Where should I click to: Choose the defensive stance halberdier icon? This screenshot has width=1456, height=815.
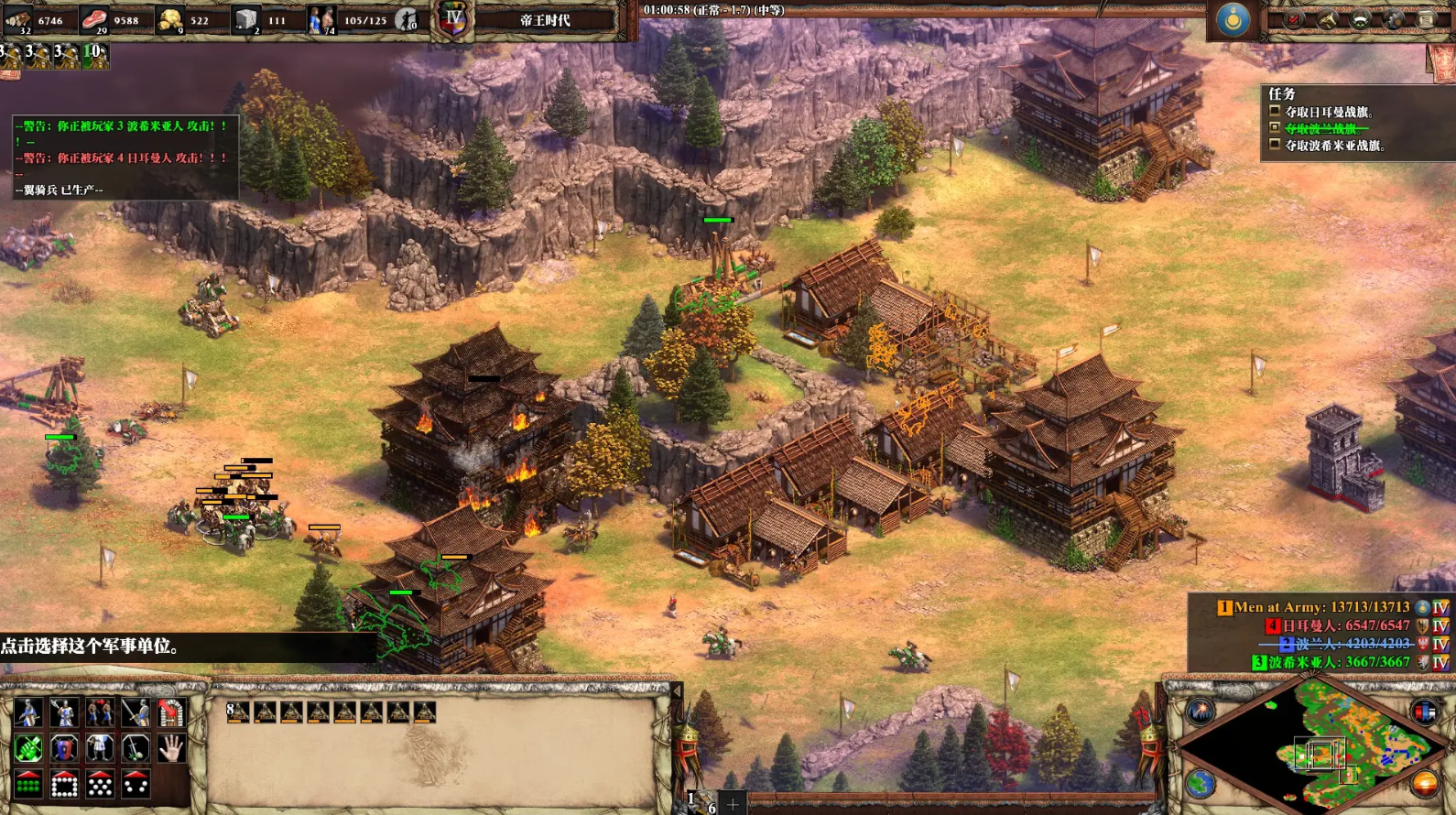64,712
